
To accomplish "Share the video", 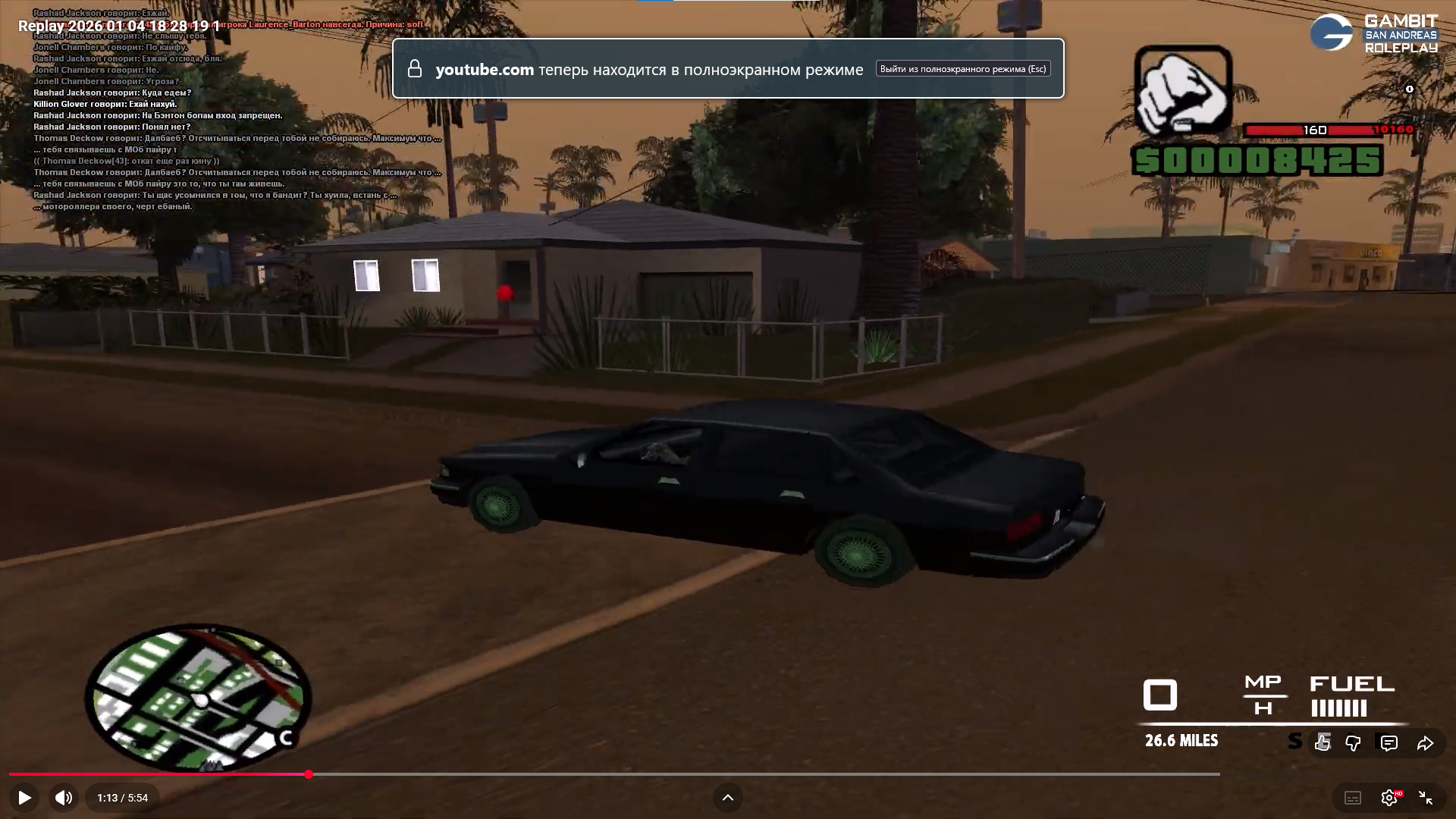I will point(1426,743).
